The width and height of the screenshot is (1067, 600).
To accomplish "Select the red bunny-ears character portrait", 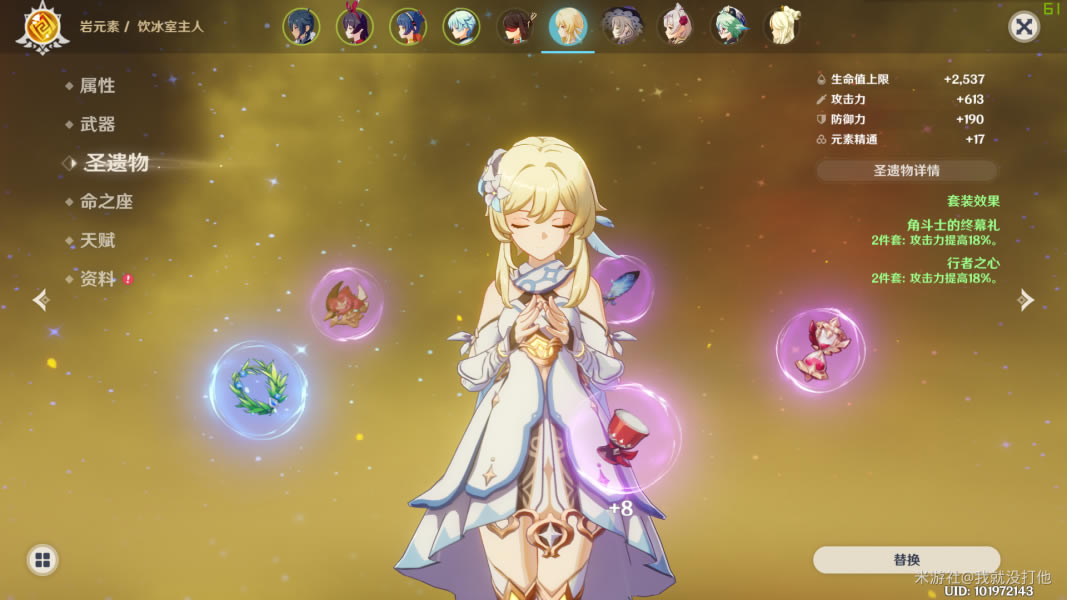I will [x=354, y=27].
